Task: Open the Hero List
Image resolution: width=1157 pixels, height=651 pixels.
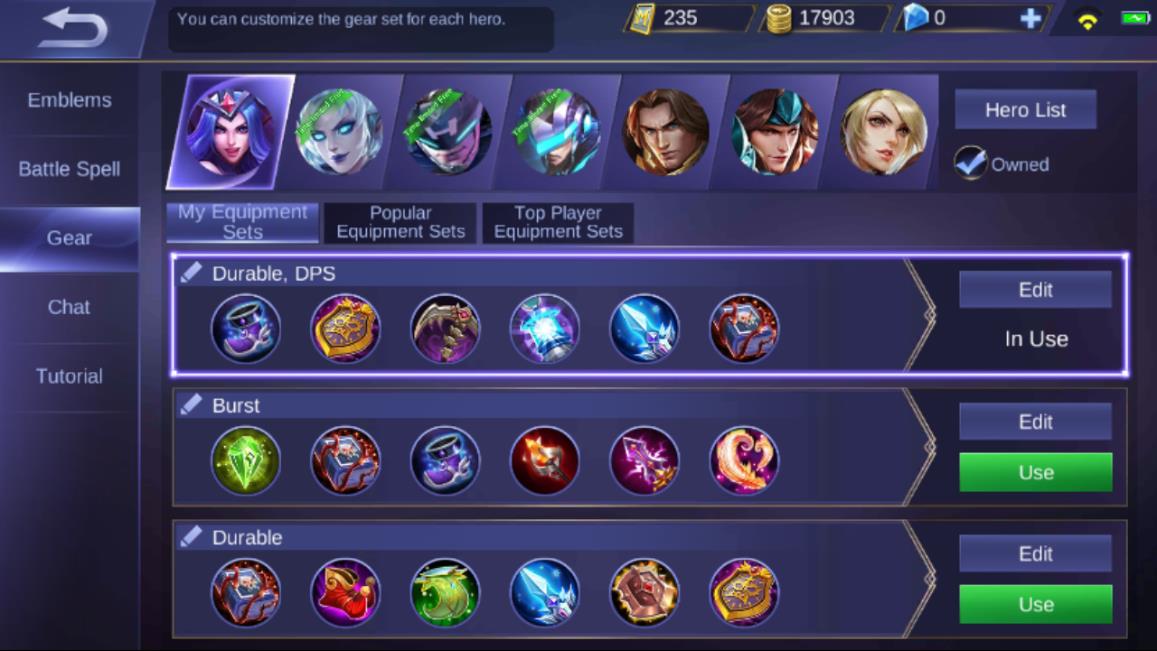Action: (1025, 110)
